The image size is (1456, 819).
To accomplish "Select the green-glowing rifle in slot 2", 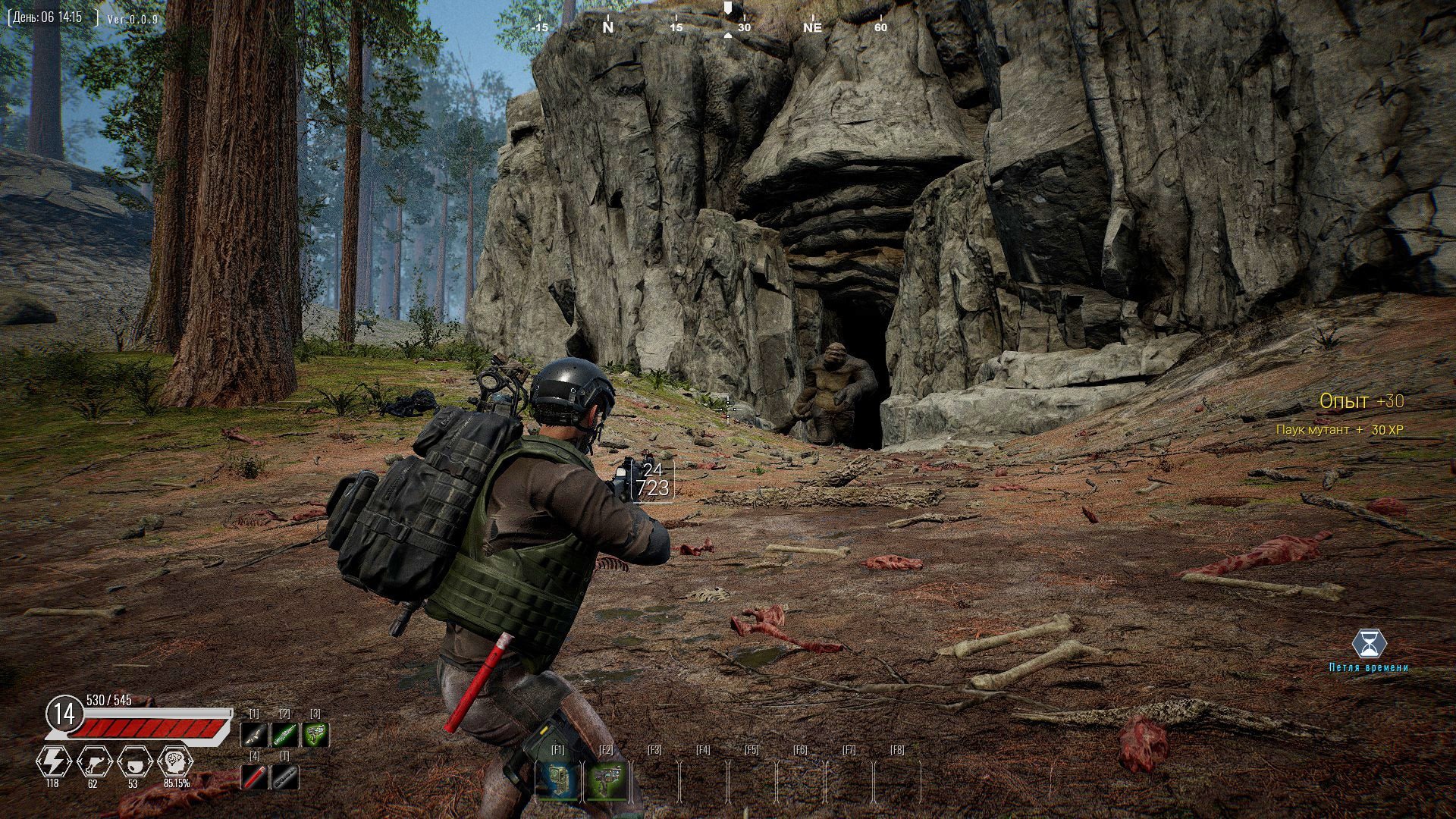I will coord(285,734).
